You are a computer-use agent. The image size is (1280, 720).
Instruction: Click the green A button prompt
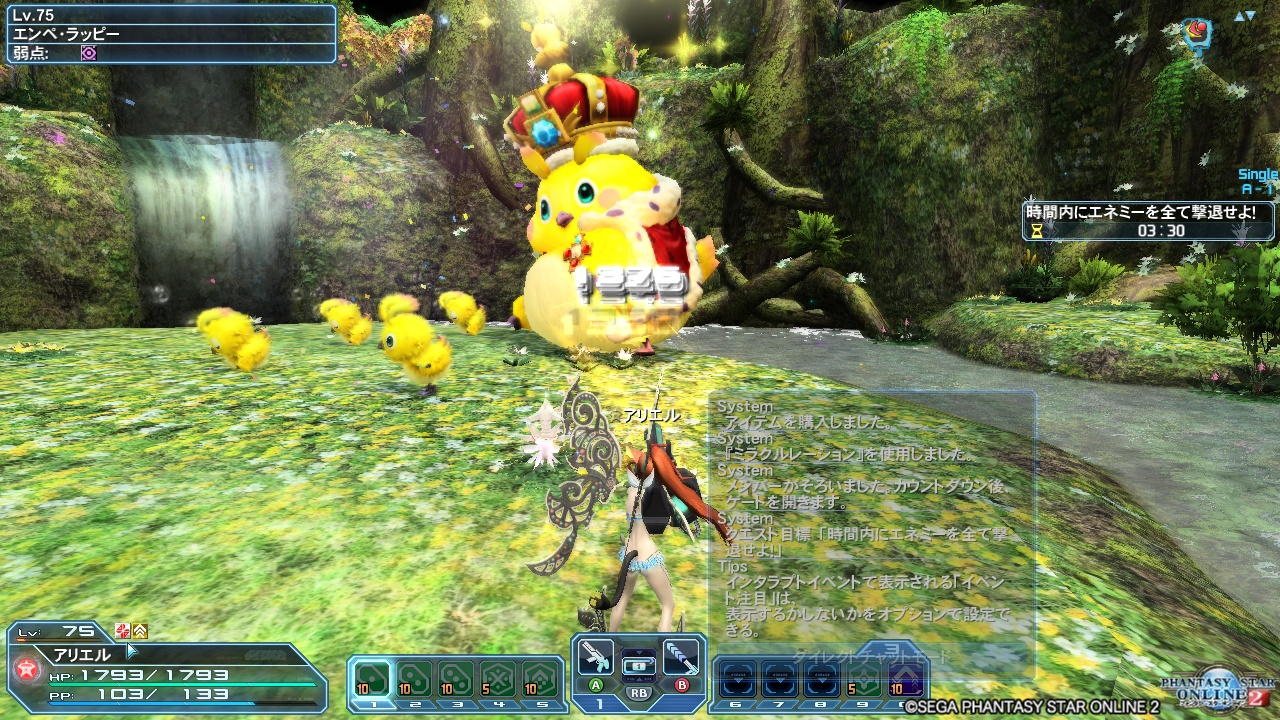point(596,684)
